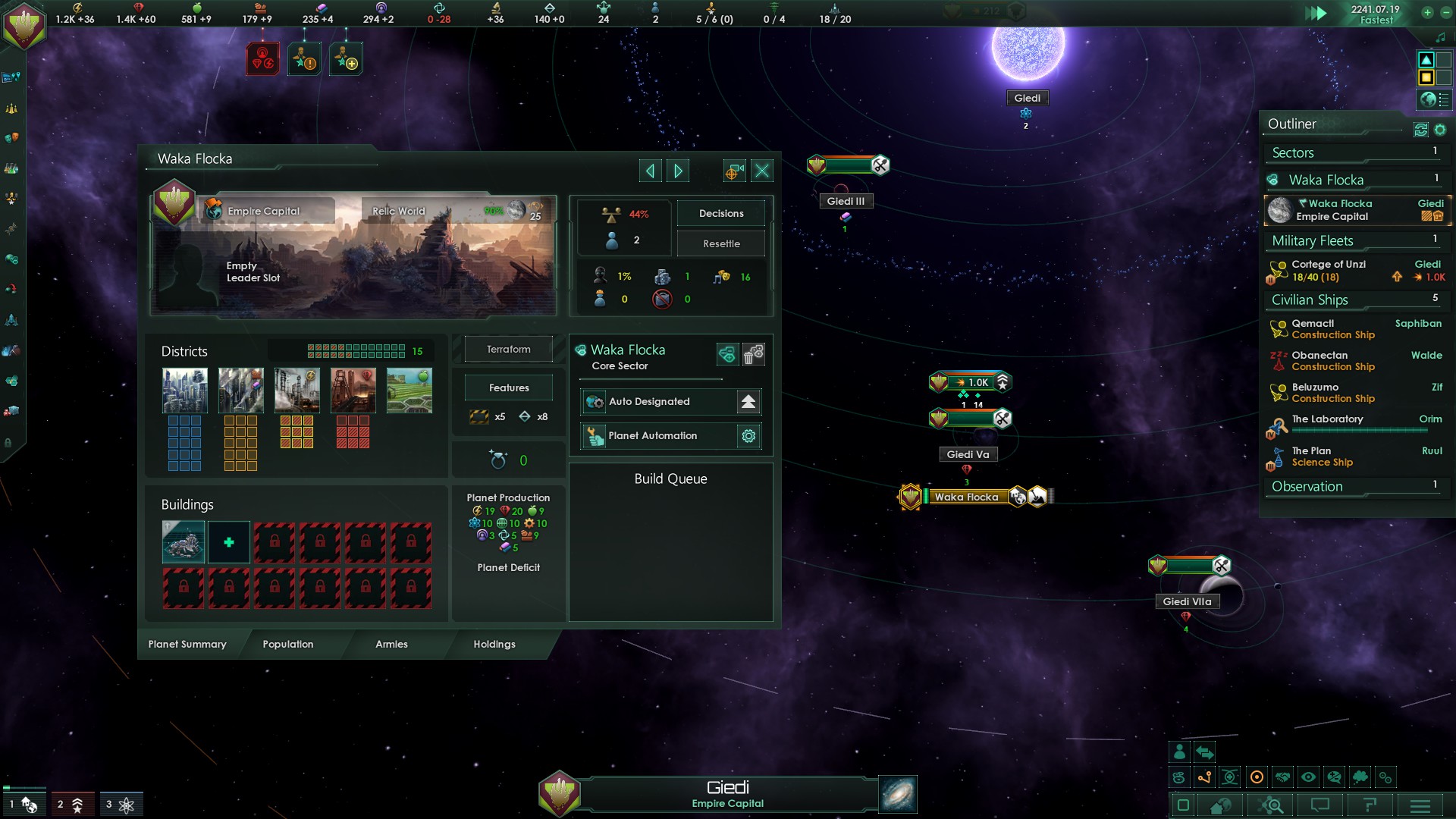Click the Terraform button on the planet panel
This screenshot has height=819, width=1456.
(507, 349)
